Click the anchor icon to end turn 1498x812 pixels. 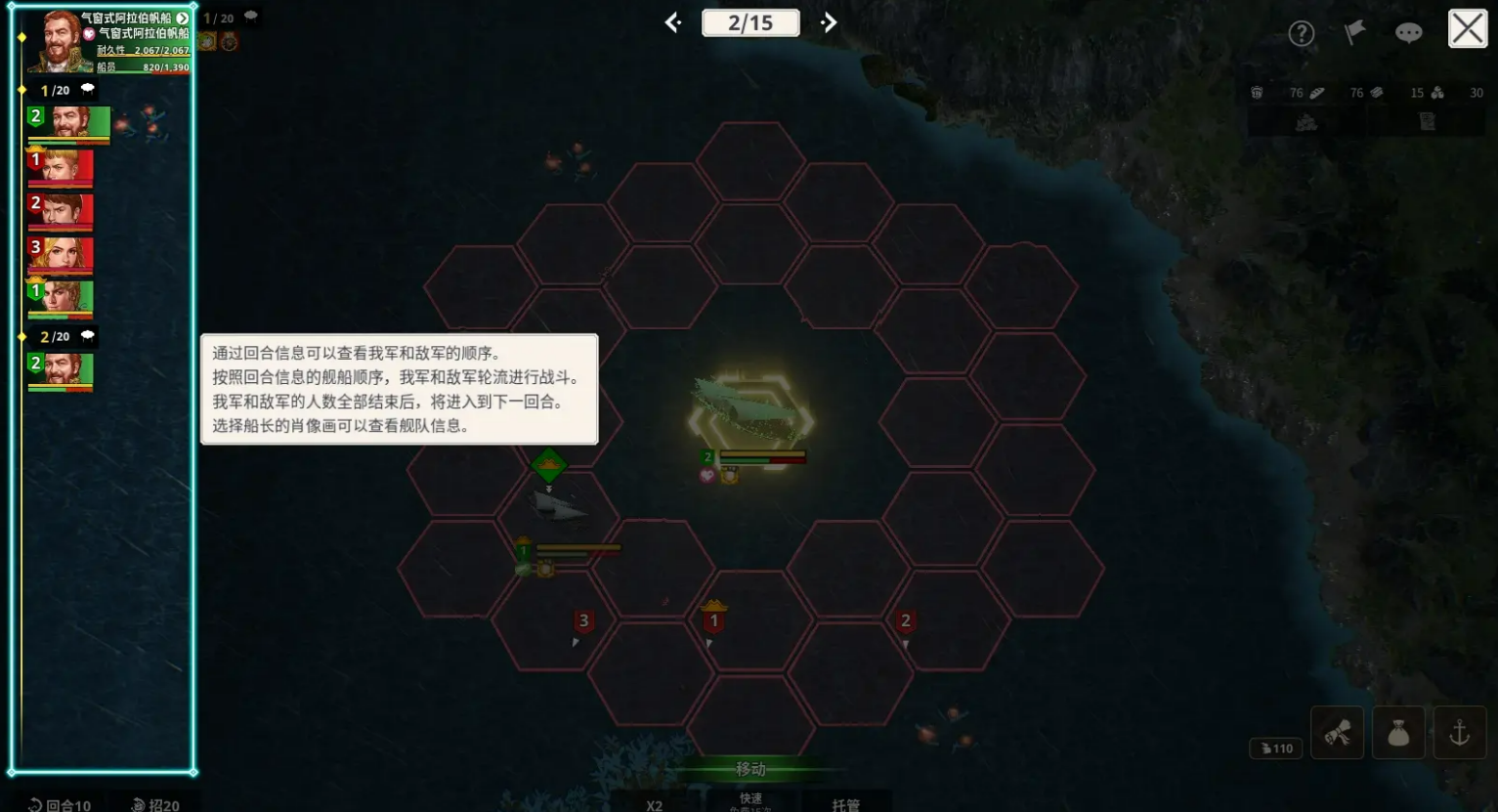(1460, 732)
